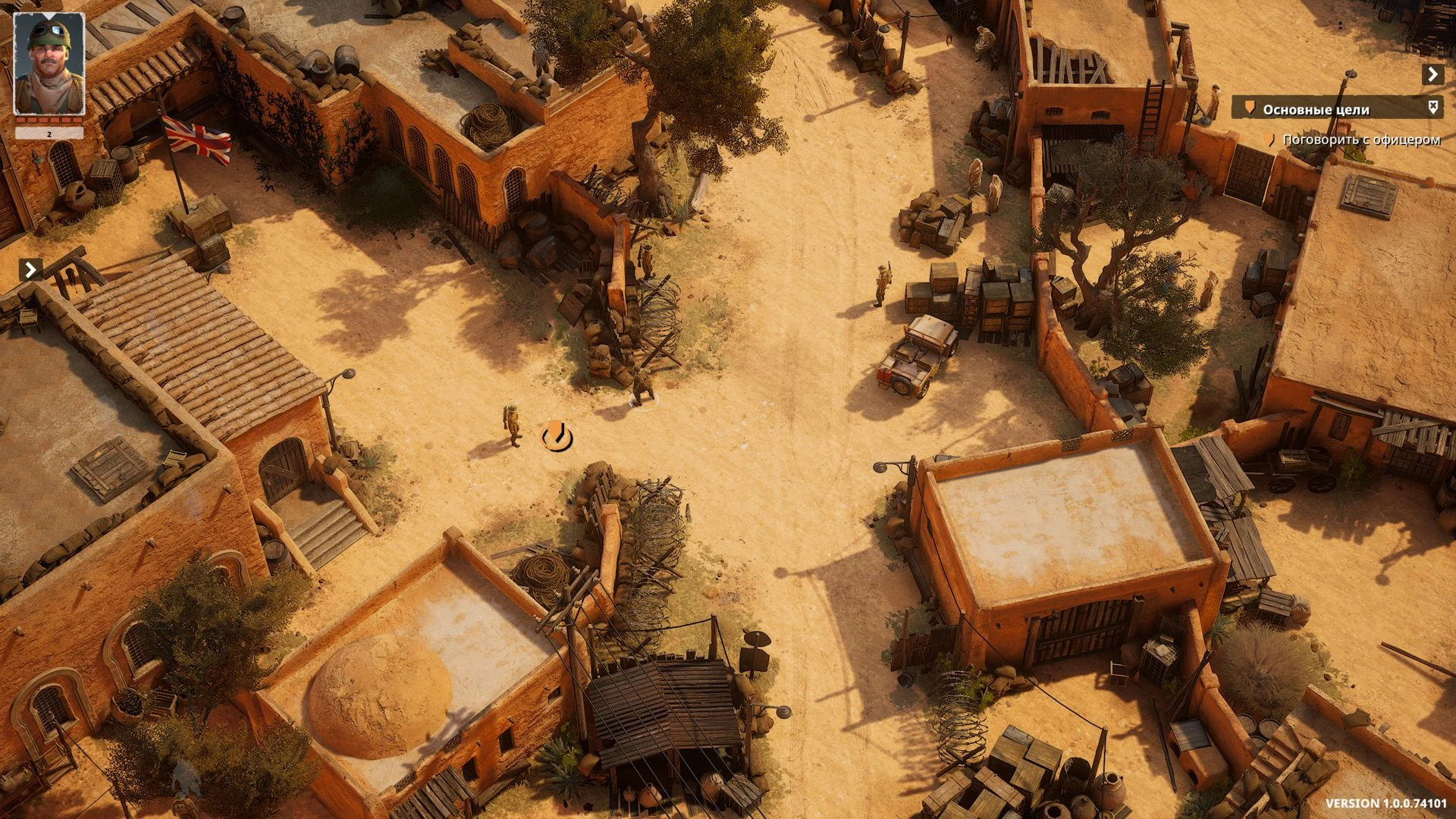Screen dimensions: 1456x819
Task: Select the shield icon next to Поговорить с офицером
Action: pyautogui.click(x=1269, y=140)
